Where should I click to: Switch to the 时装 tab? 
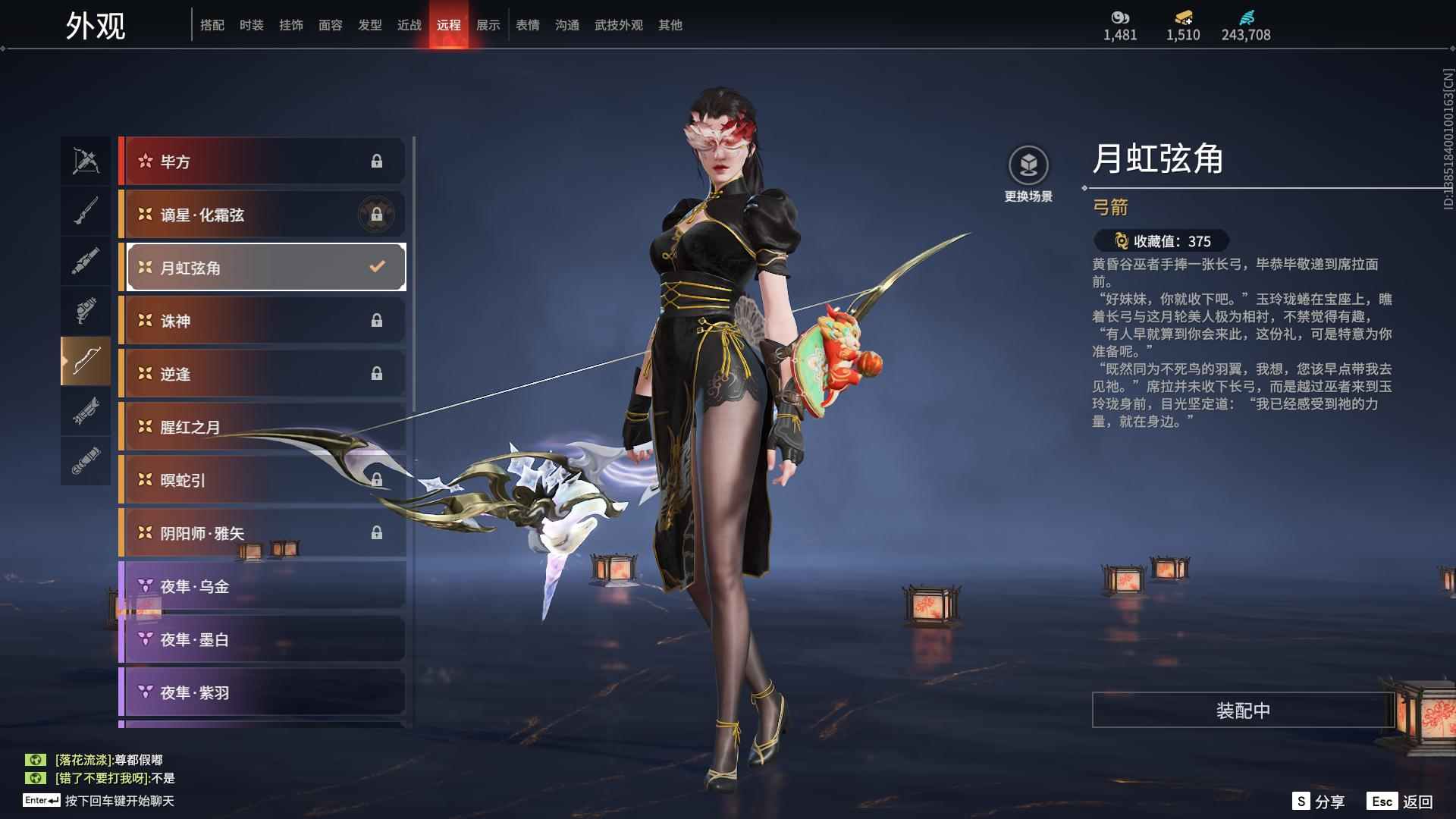click(253, 24)
